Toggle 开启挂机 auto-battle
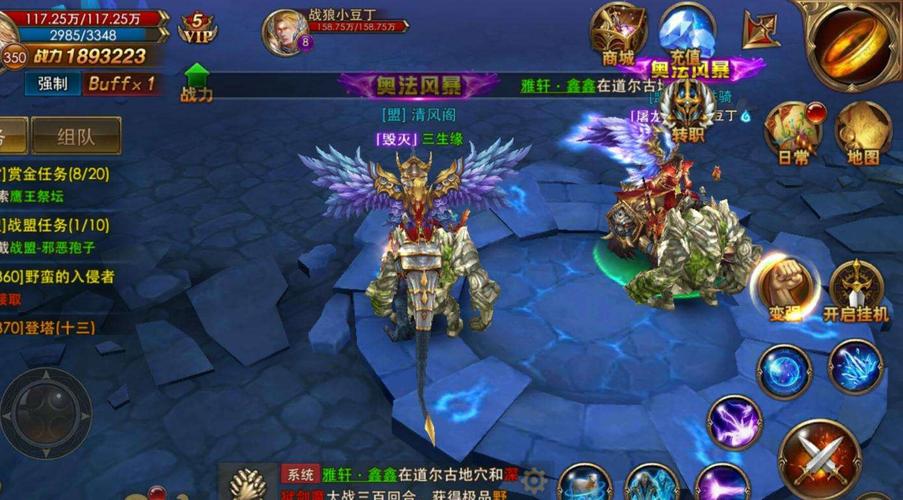 (x=856, y=289)
